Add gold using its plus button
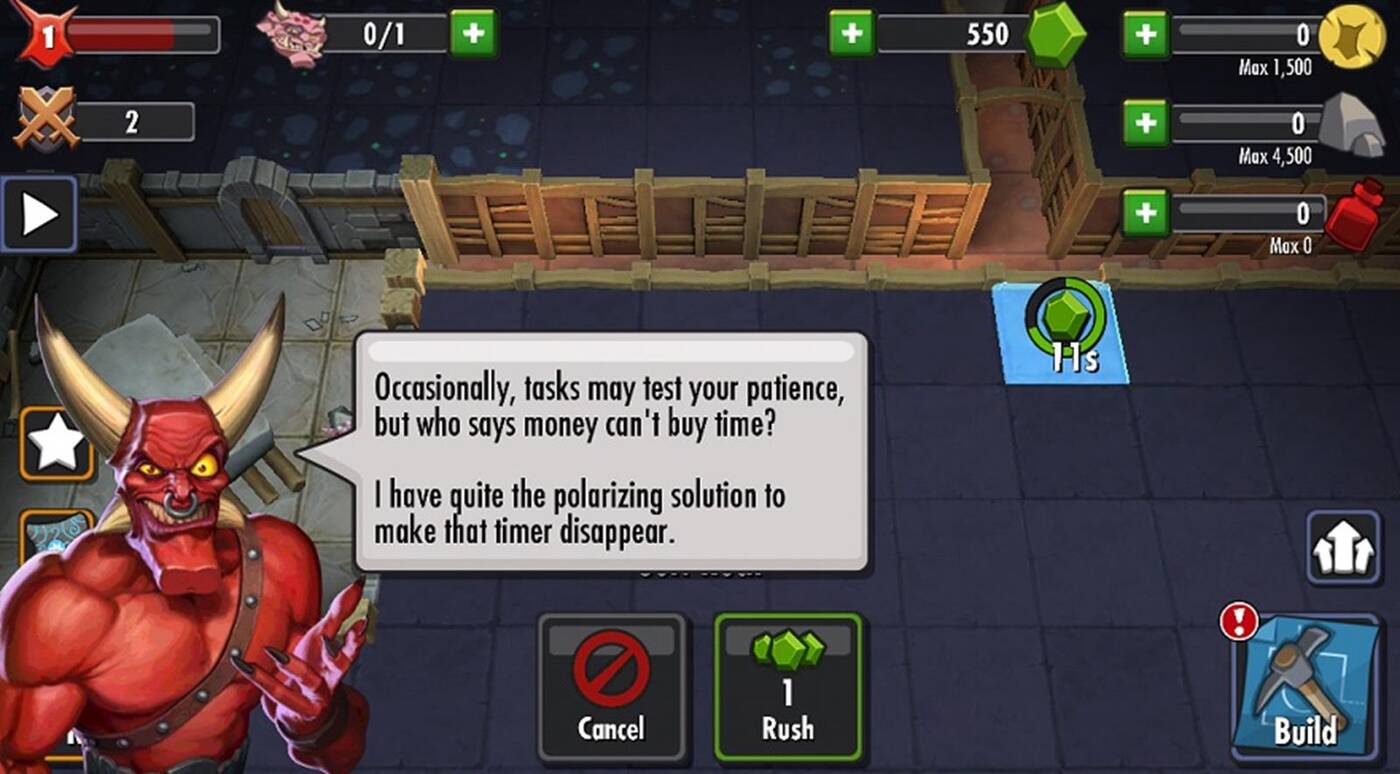 (x=1146, y=34)
